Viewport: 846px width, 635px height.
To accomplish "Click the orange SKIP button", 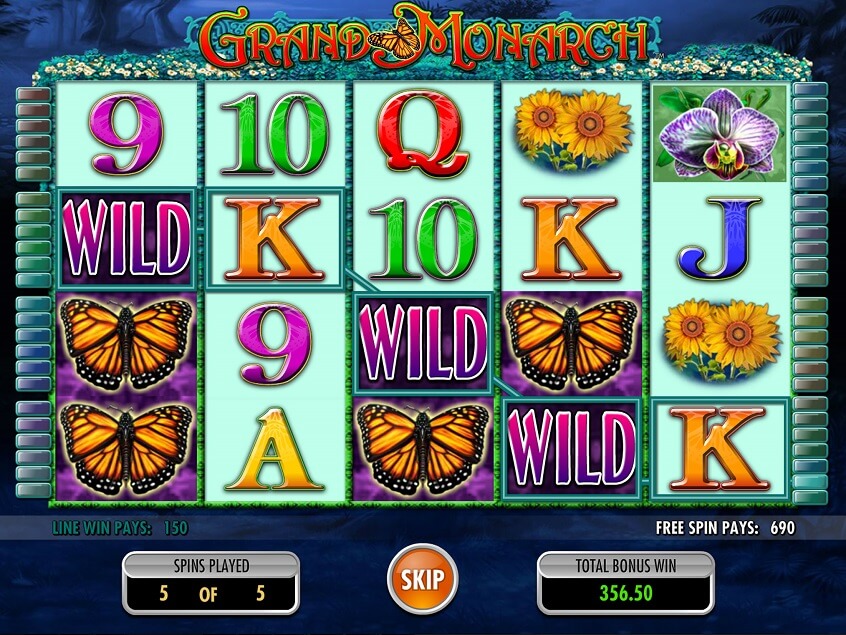I will coord(422,578).
